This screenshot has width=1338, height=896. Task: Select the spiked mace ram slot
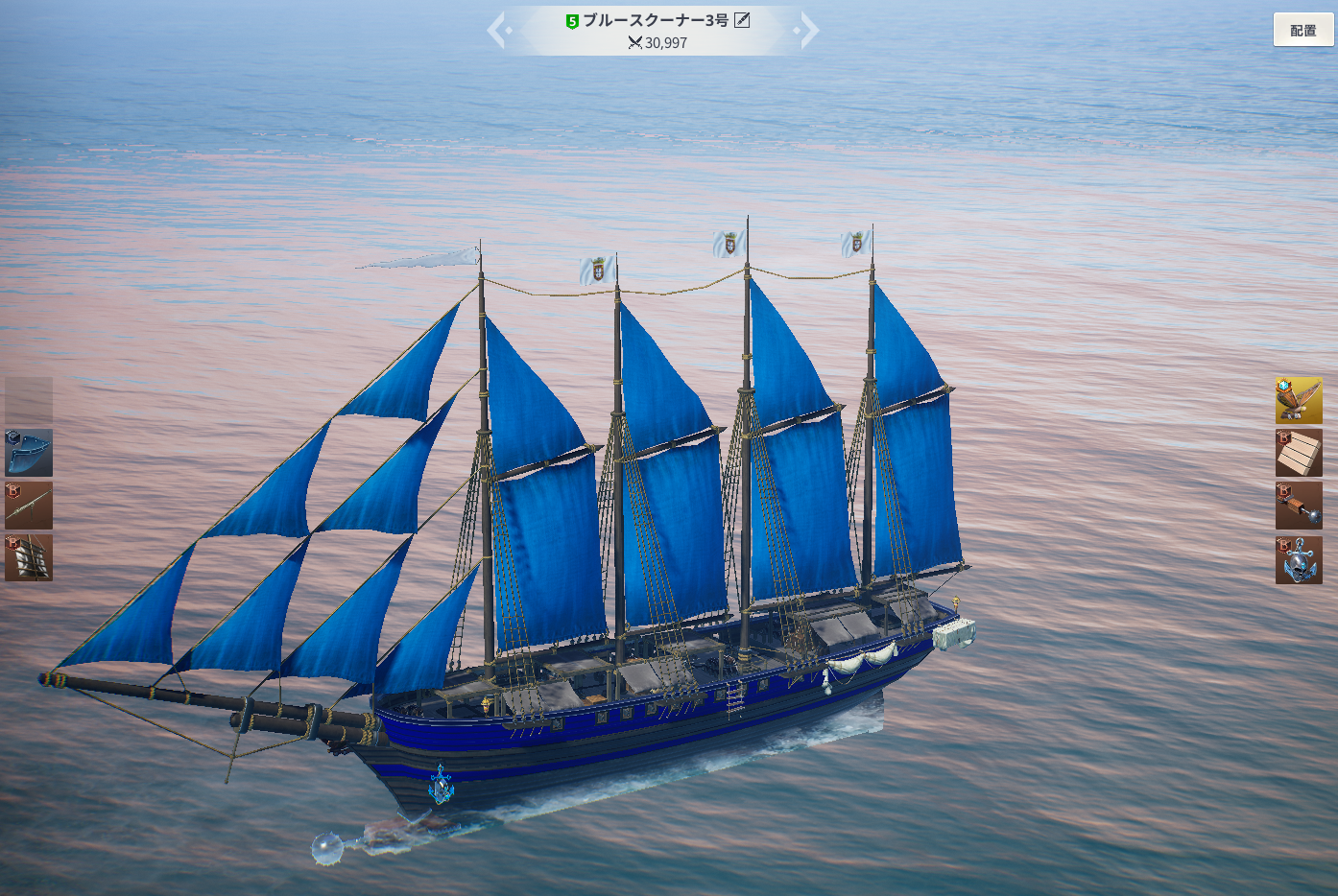pos(1299,506)
